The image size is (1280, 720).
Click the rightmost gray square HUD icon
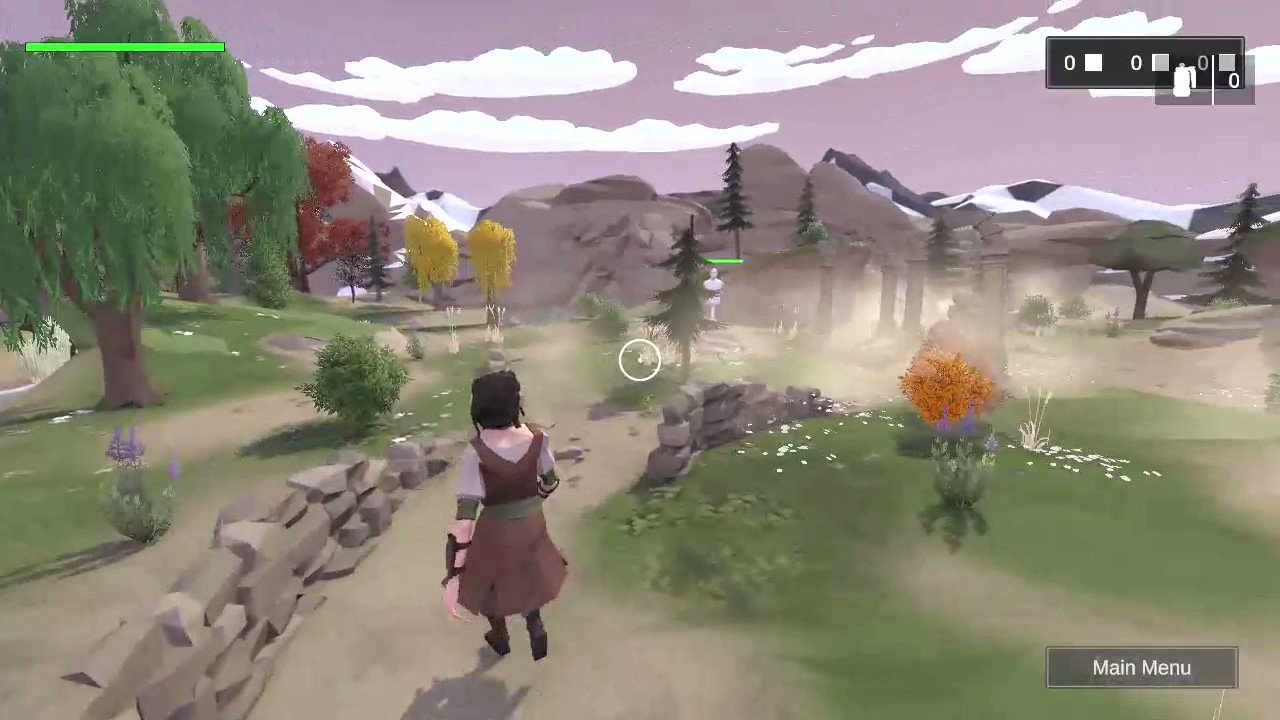[1227, 62]
